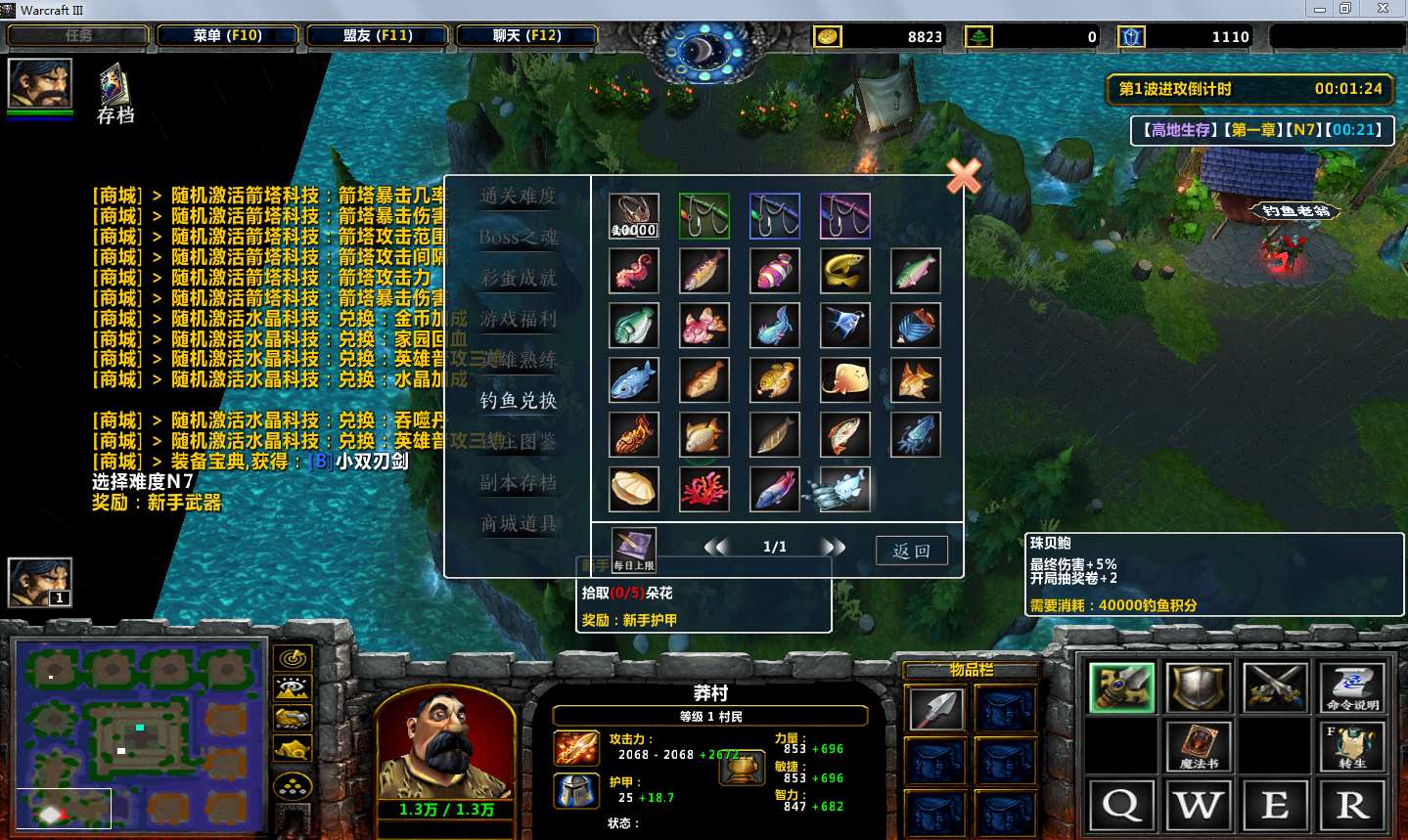1408x840 pixels.
Task: Select the red coral exchange item
Action: pos(704,489)
